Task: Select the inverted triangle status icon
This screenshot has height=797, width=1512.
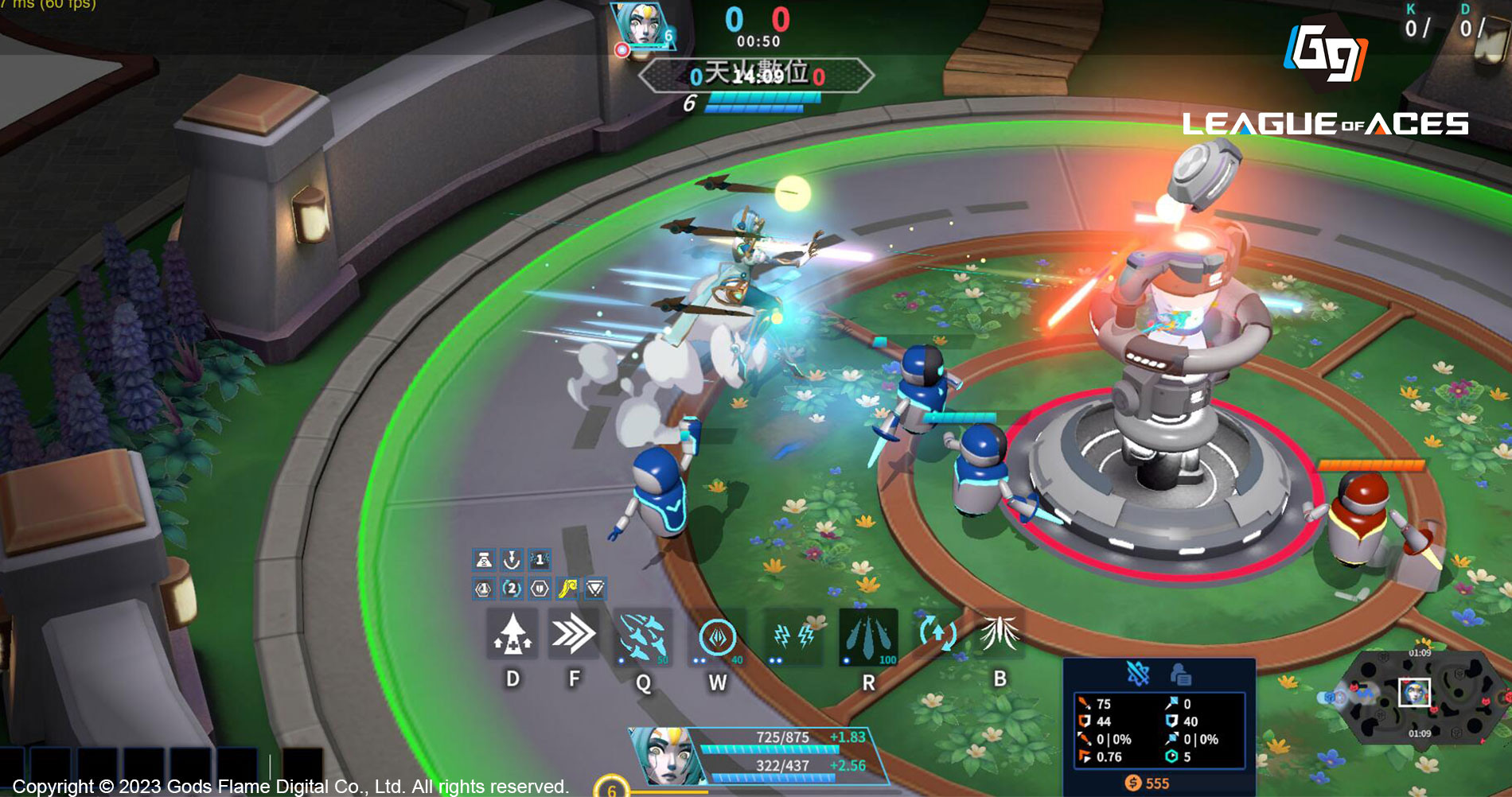Action: pyautogui.click(x=595, y=589)
